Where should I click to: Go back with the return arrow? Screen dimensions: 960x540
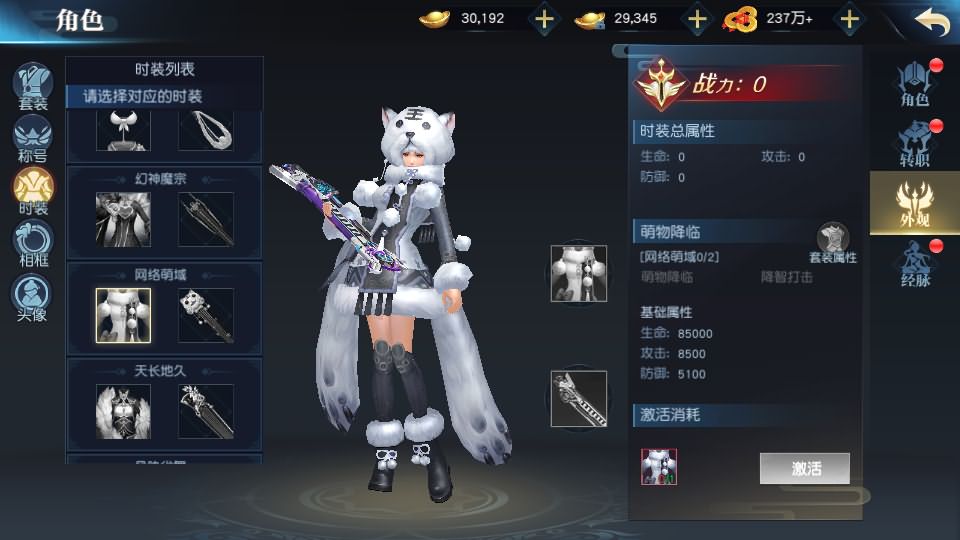pyautogui.click(x=931, y=20)
